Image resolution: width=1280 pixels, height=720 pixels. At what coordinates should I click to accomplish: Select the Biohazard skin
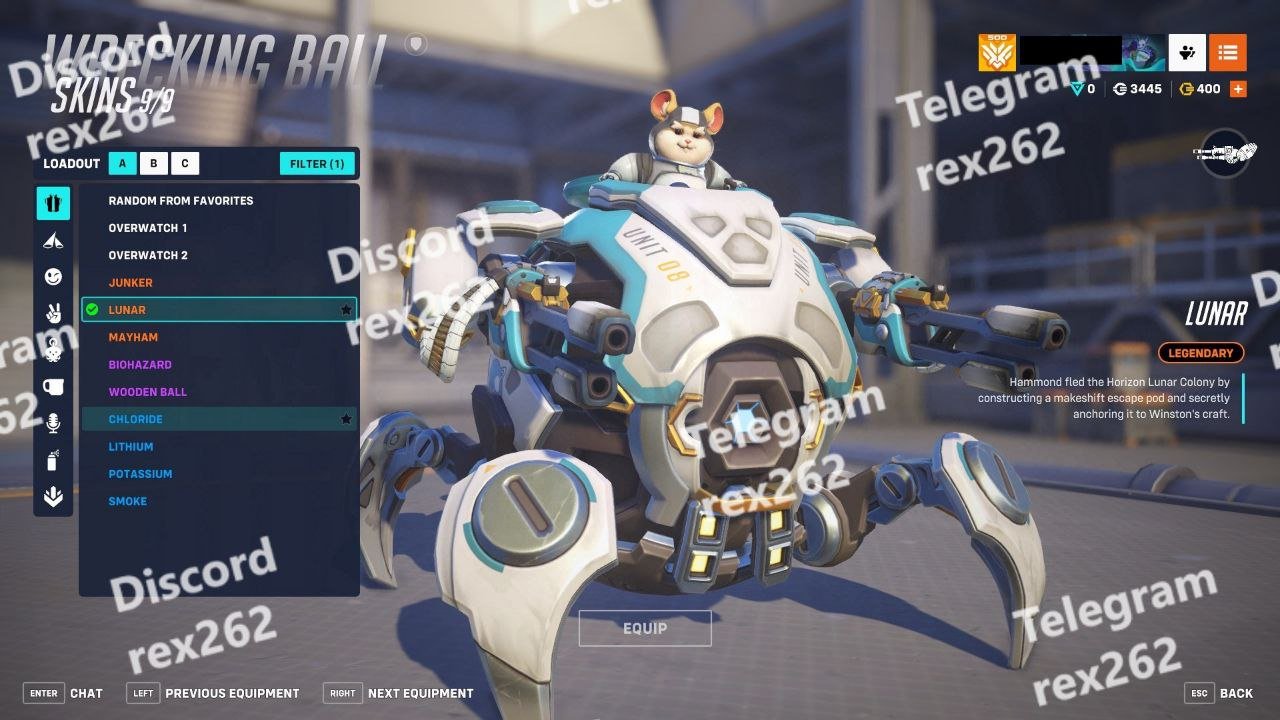(x=140, y=365)
